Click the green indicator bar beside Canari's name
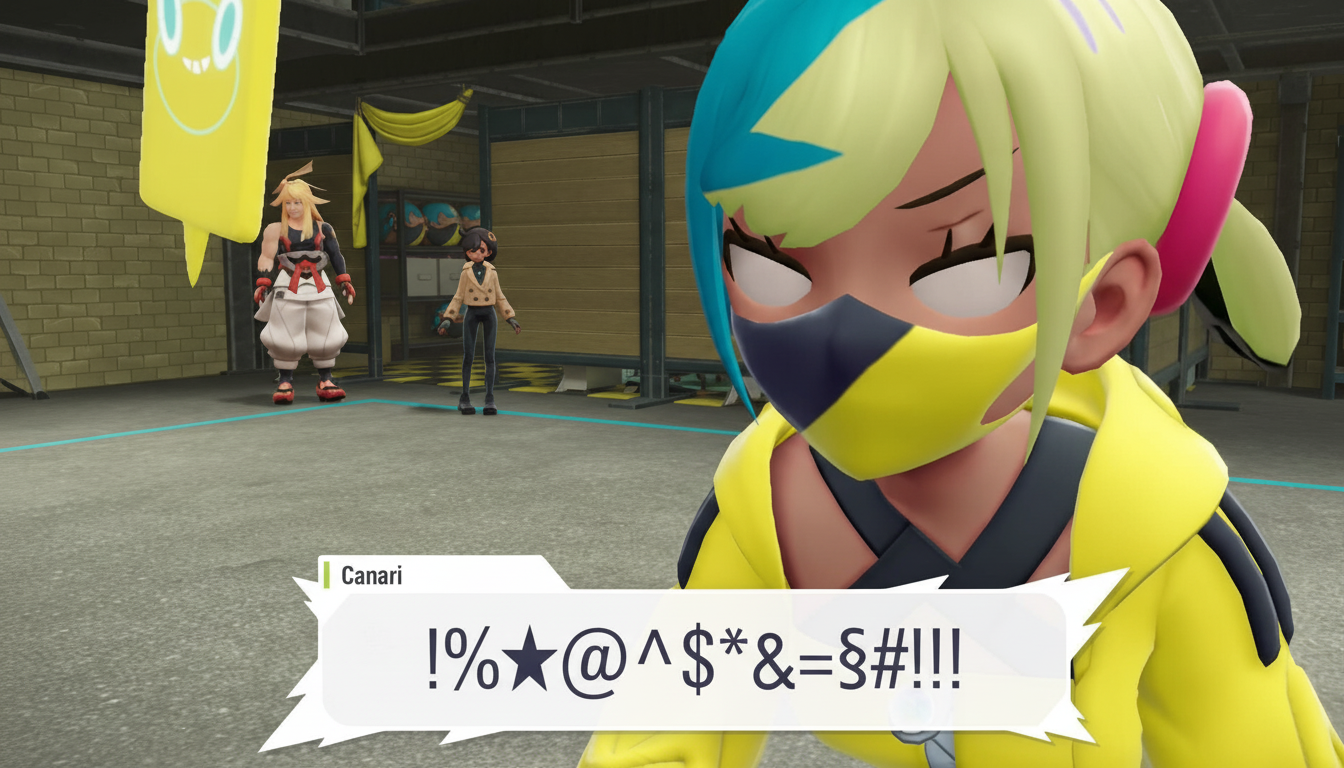Screen dimensions: 1344x768 pos(329,575)
